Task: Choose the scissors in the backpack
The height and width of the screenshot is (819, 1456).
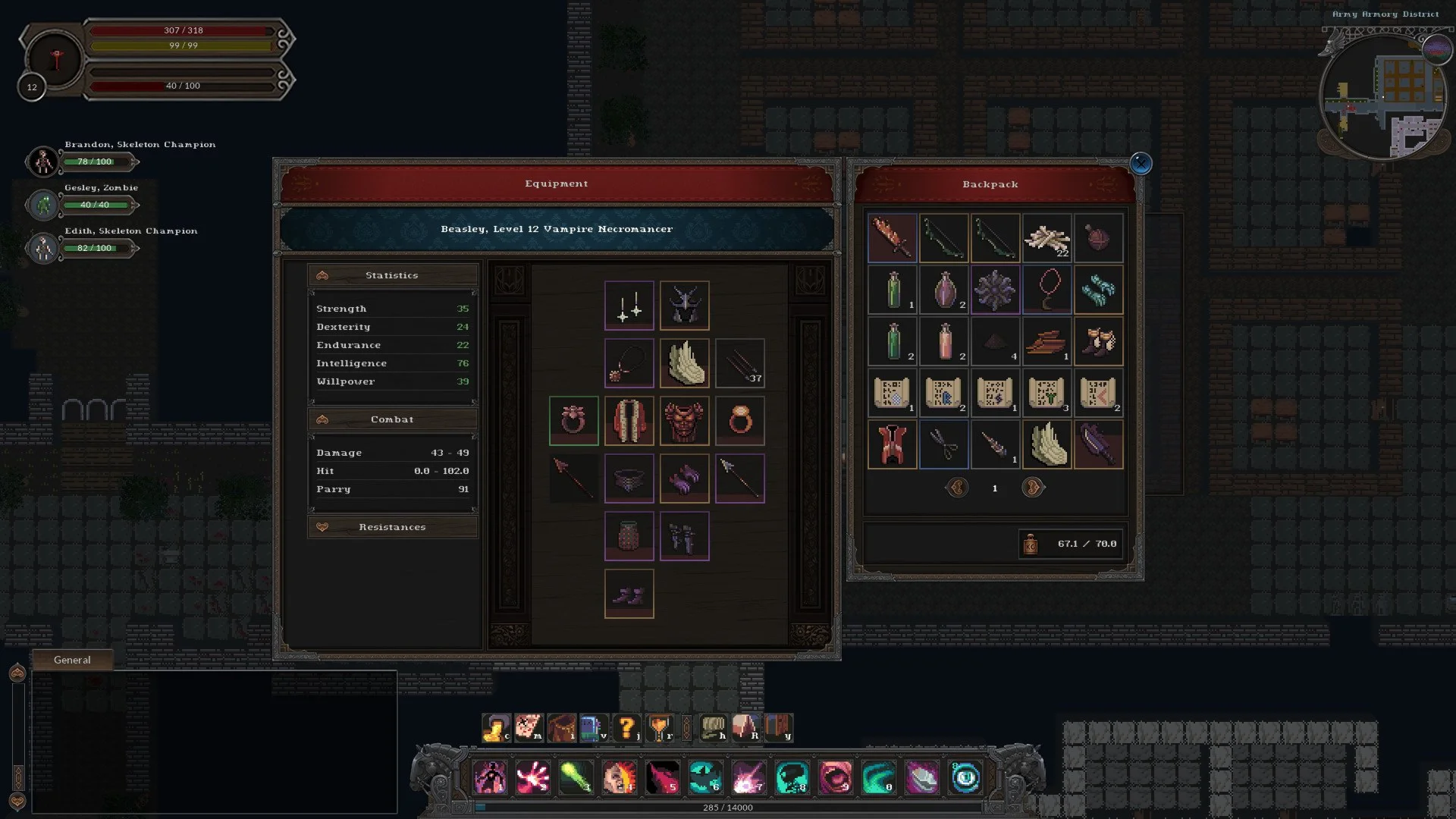Action: [x=943, y=444]
